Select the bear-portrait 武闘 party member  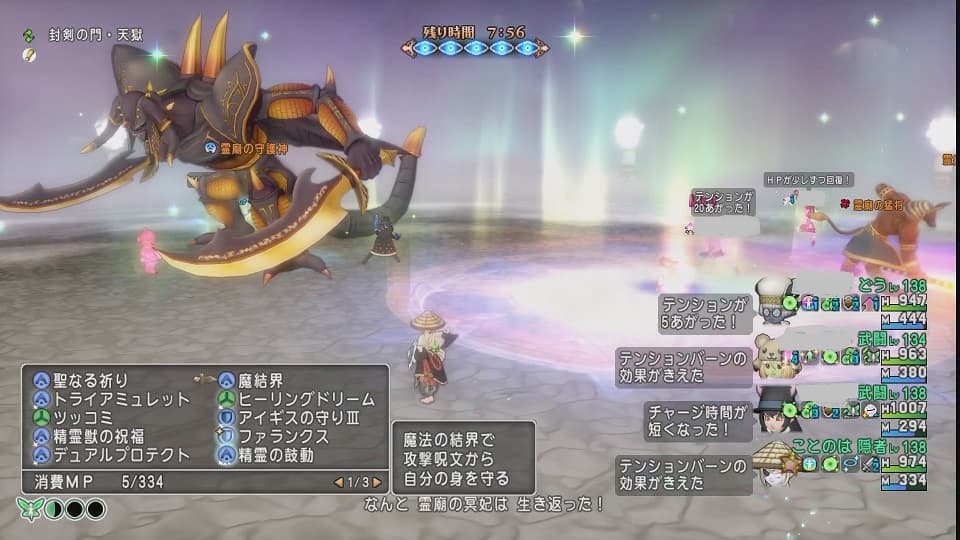click(776, 355)
